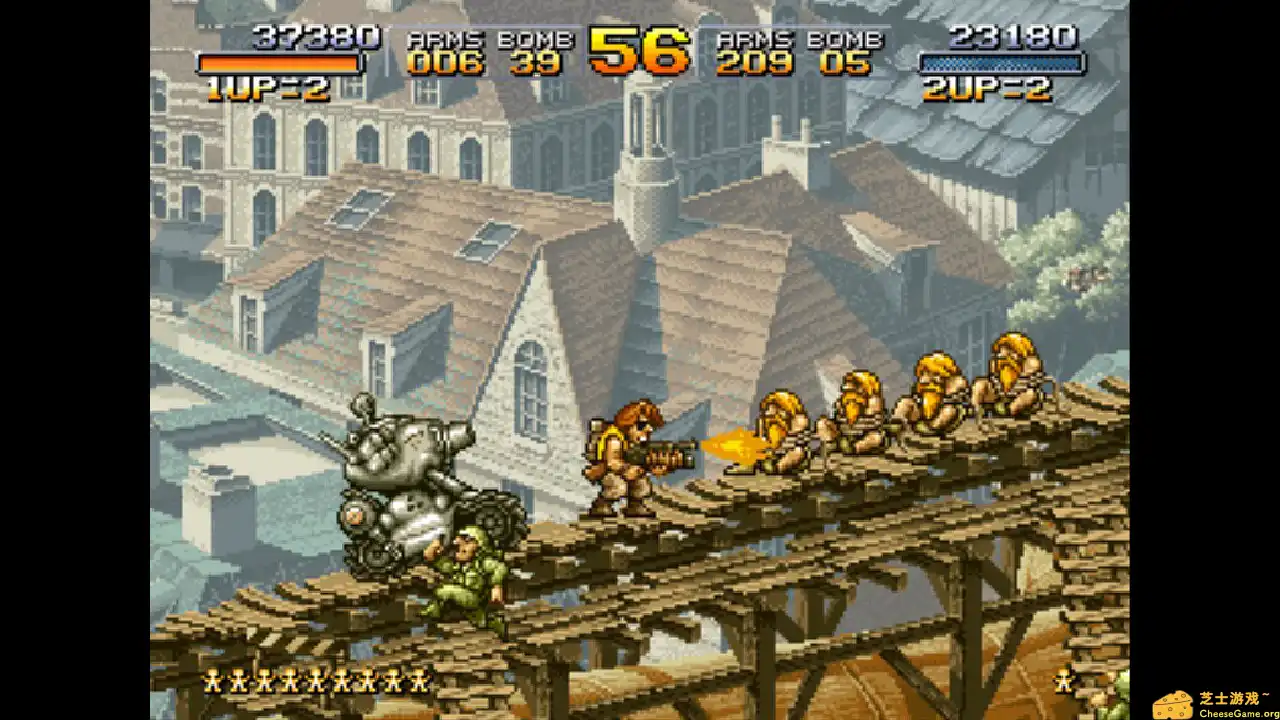Screen dimensions: 1280x720
Task: Click the BOMB counter showing 39
Action: [x=535, y=63]
